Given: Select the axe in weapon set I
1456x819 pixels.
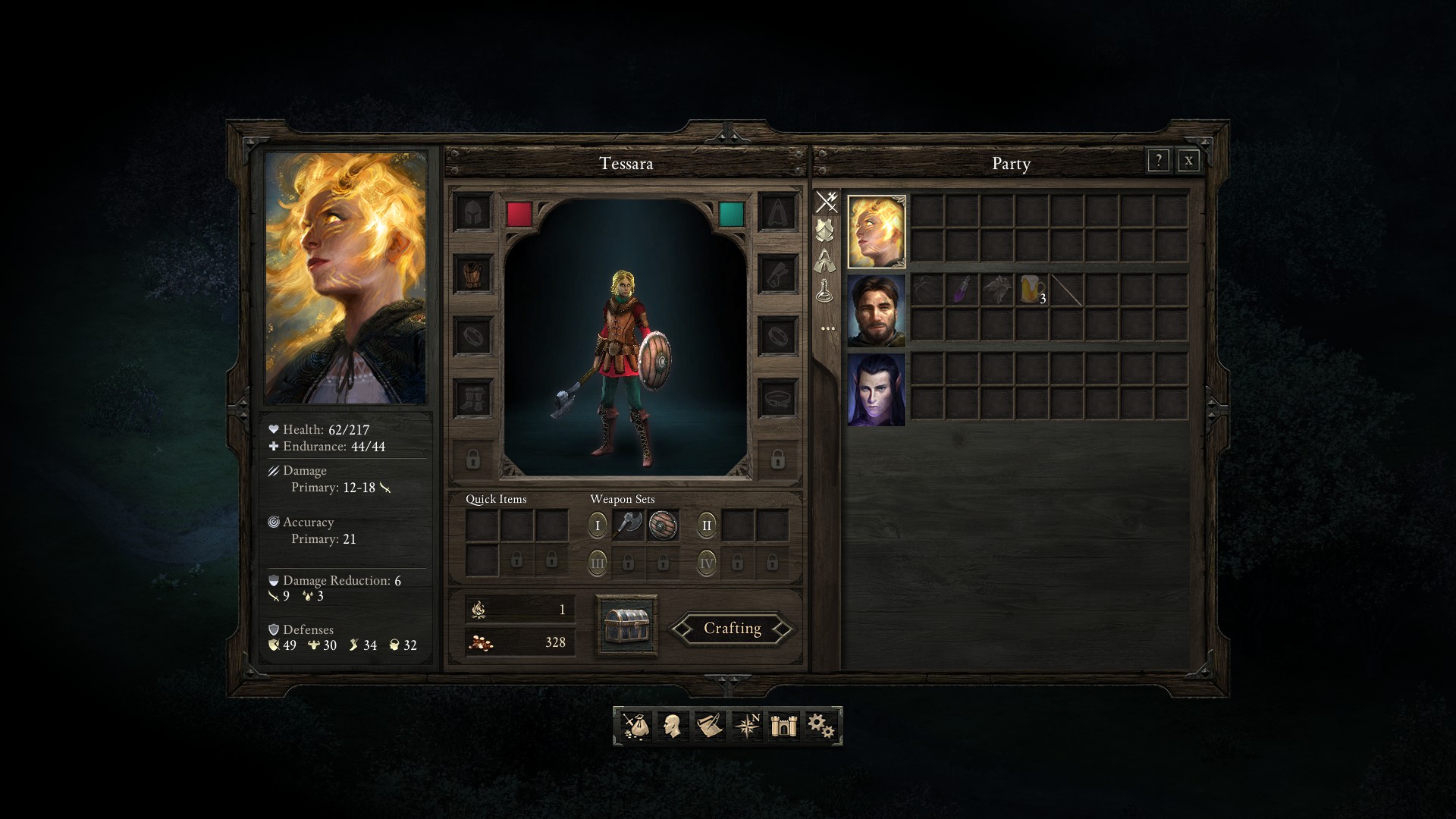Looking at the screenshot, I should (628, 525).
